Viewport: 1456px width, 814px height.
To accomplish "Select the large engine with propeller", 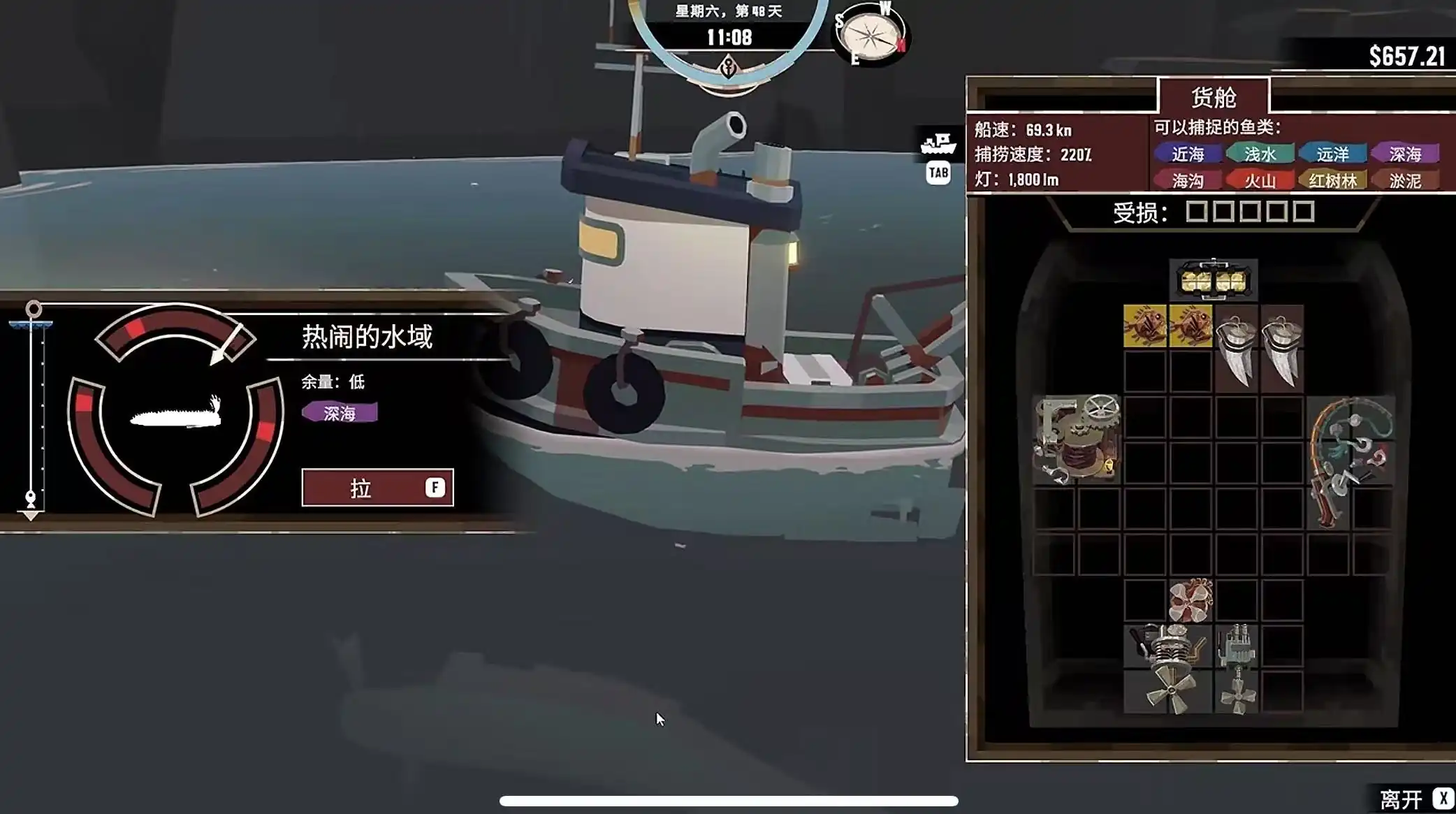I will point(1168,669).
